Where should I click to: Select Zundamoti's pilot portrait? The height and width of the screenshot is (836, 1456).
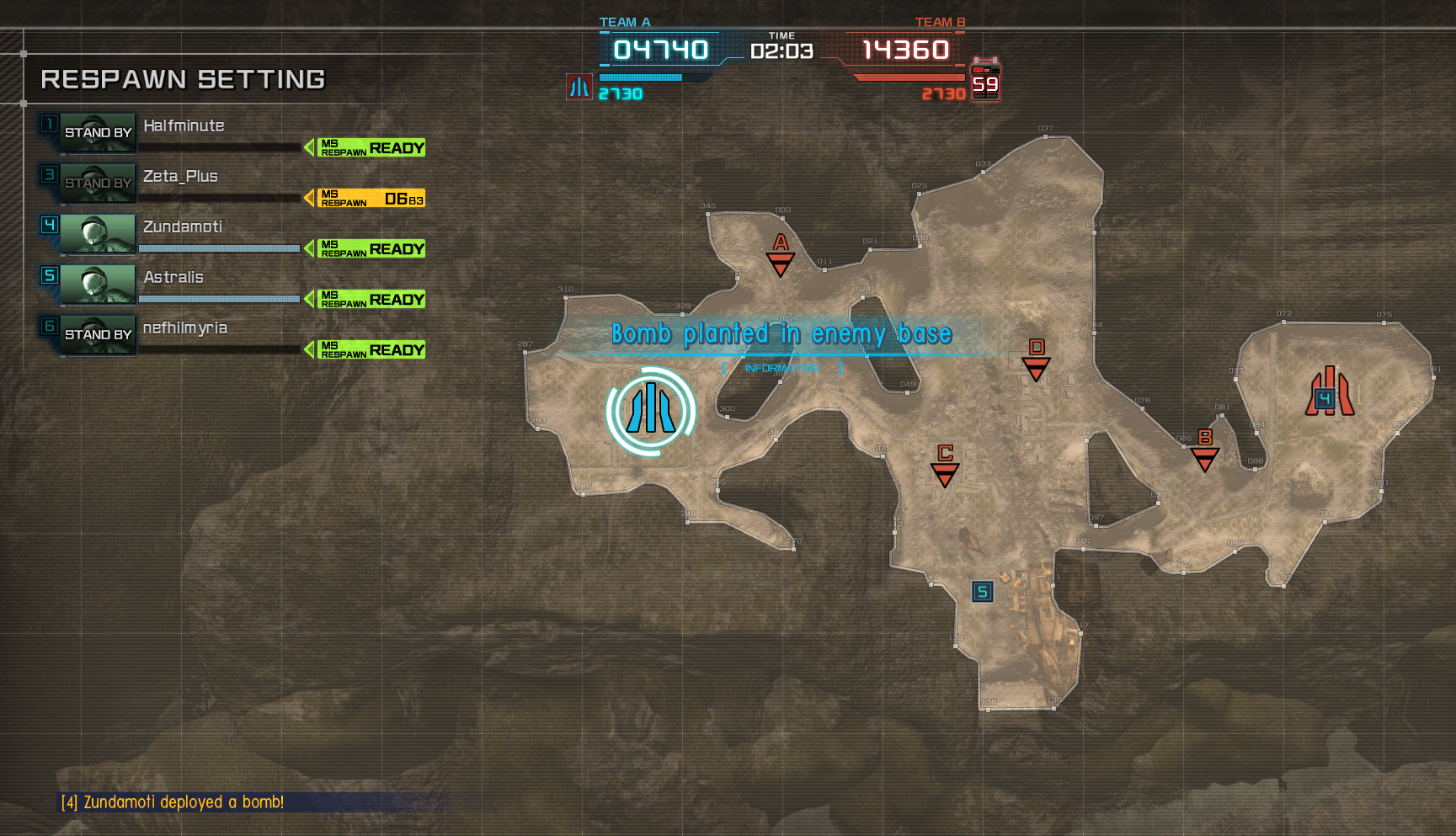[98, 234]
